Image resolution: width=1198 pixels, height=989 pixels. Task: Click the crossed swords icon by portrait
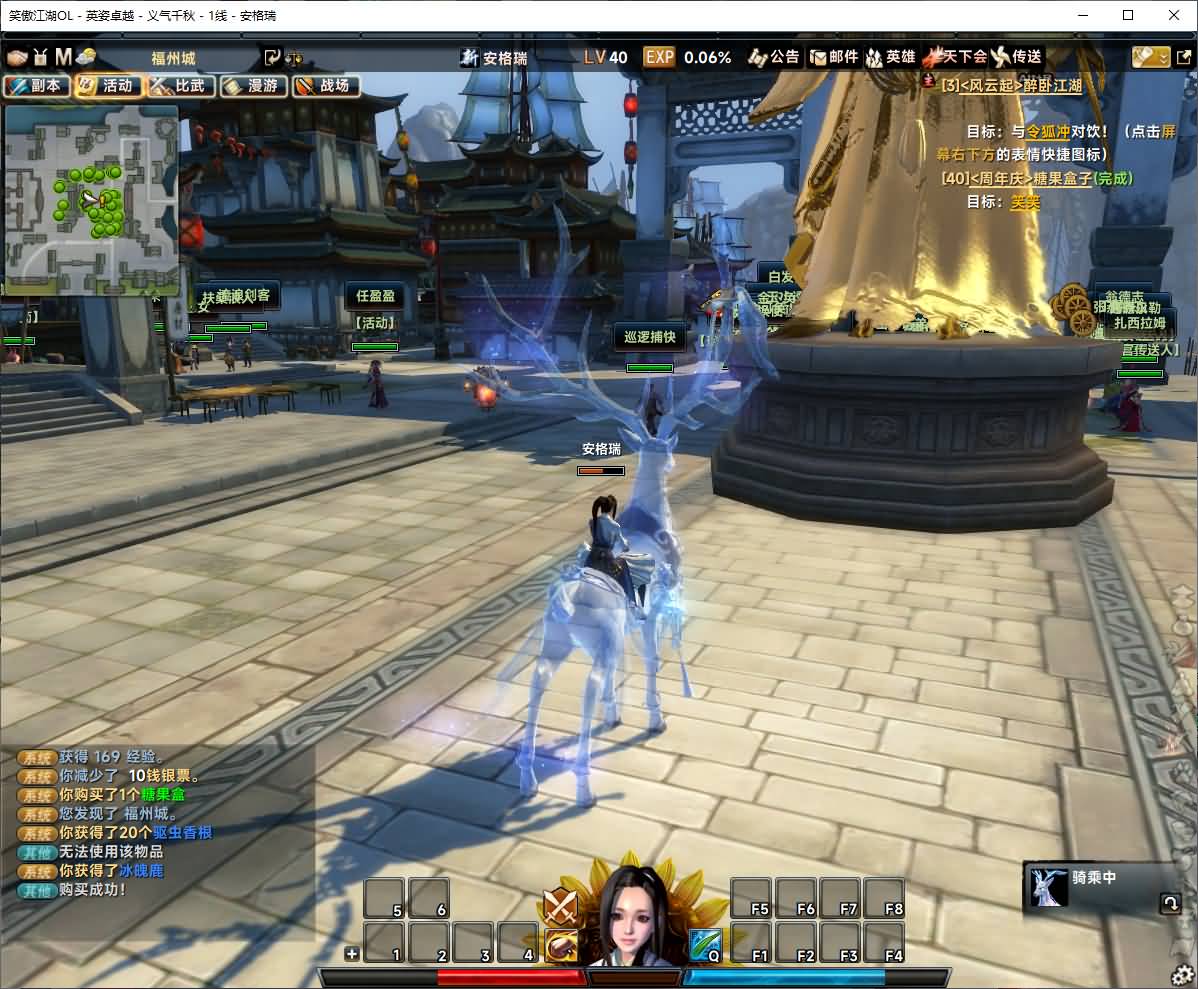pos(560,906)
